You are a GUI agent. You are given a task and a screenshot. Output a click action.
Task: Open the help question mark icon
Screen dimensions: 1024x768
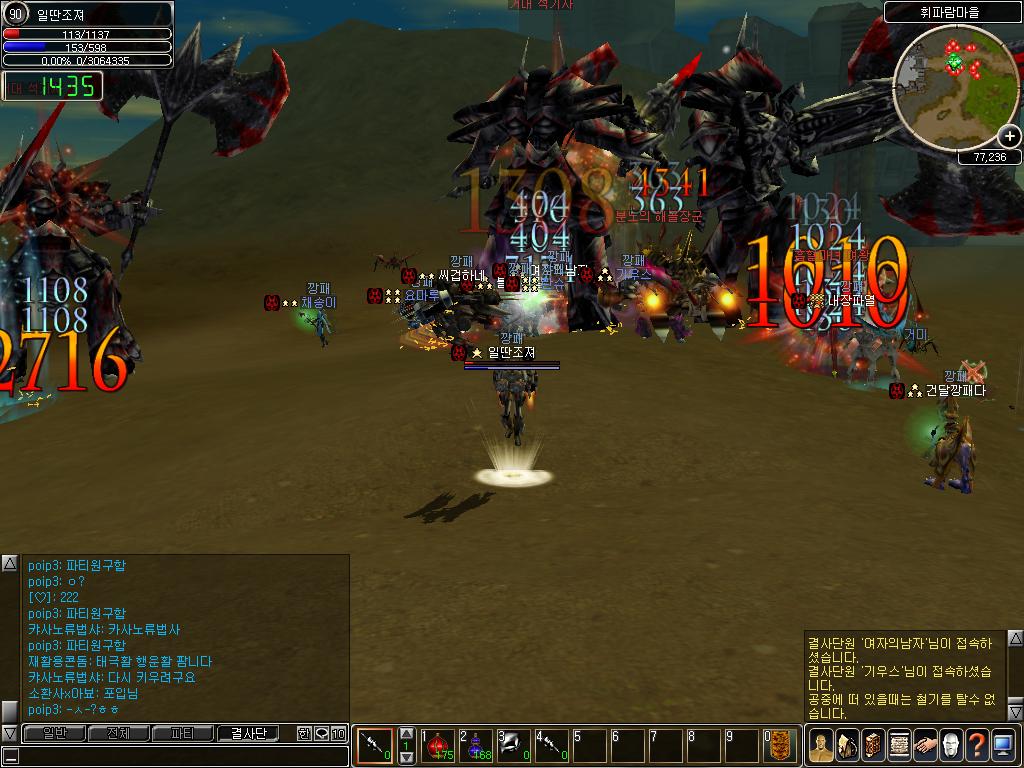pyautogui.click(x=977, y=745)
